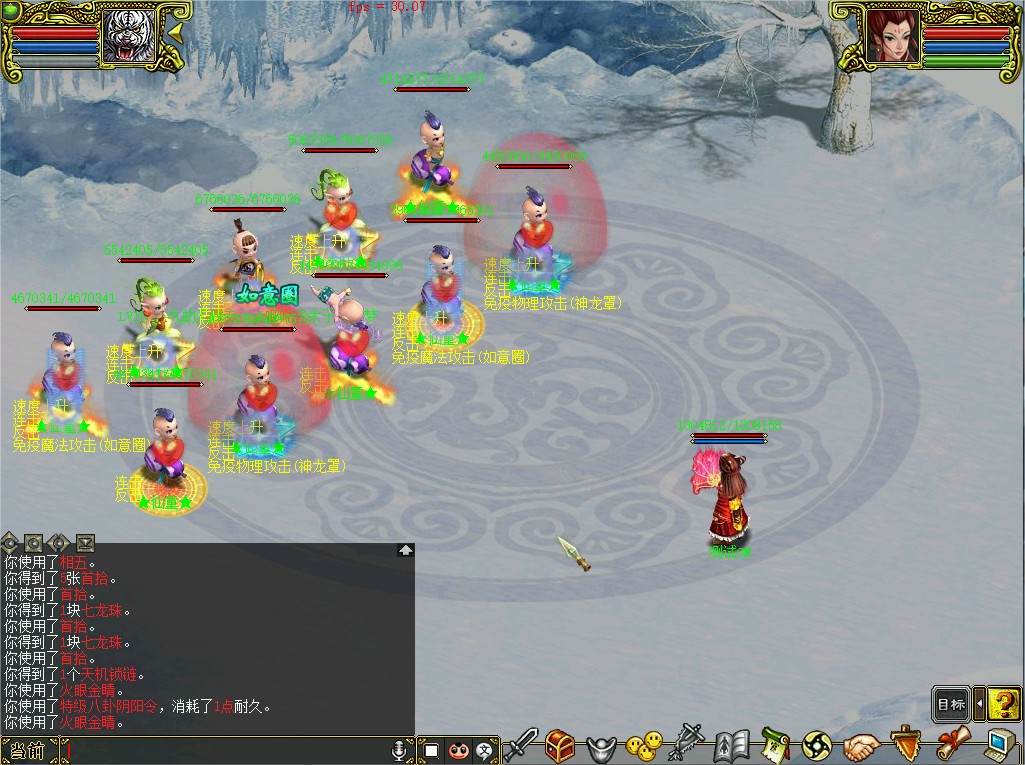This screenshot has height=765, width=1025.
Task: Toggle the microphone voice chat button
Action: [401, 749]
